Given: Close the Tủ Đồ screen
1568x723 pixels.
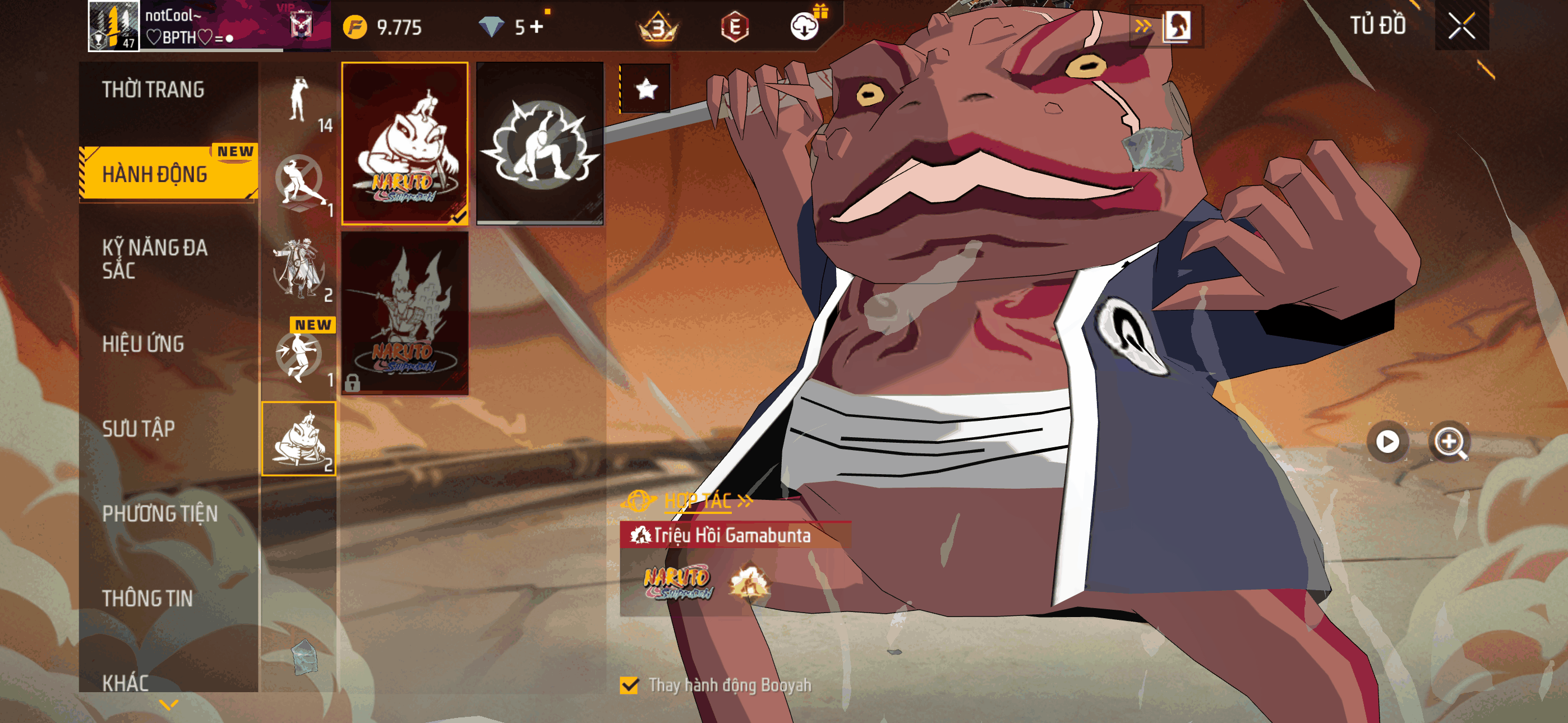Looking at the screenshot, I should coord(1461,26).
